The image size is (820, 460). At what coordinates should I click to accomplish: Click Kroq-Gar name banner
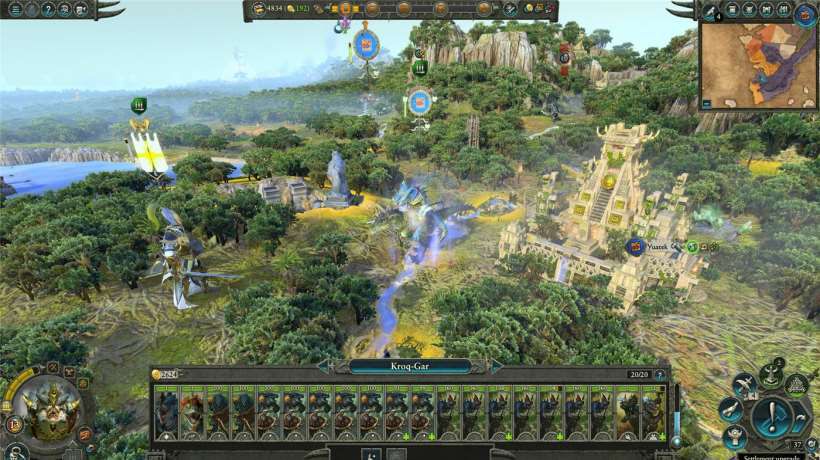pyautogui.click(x=410, y=366)
